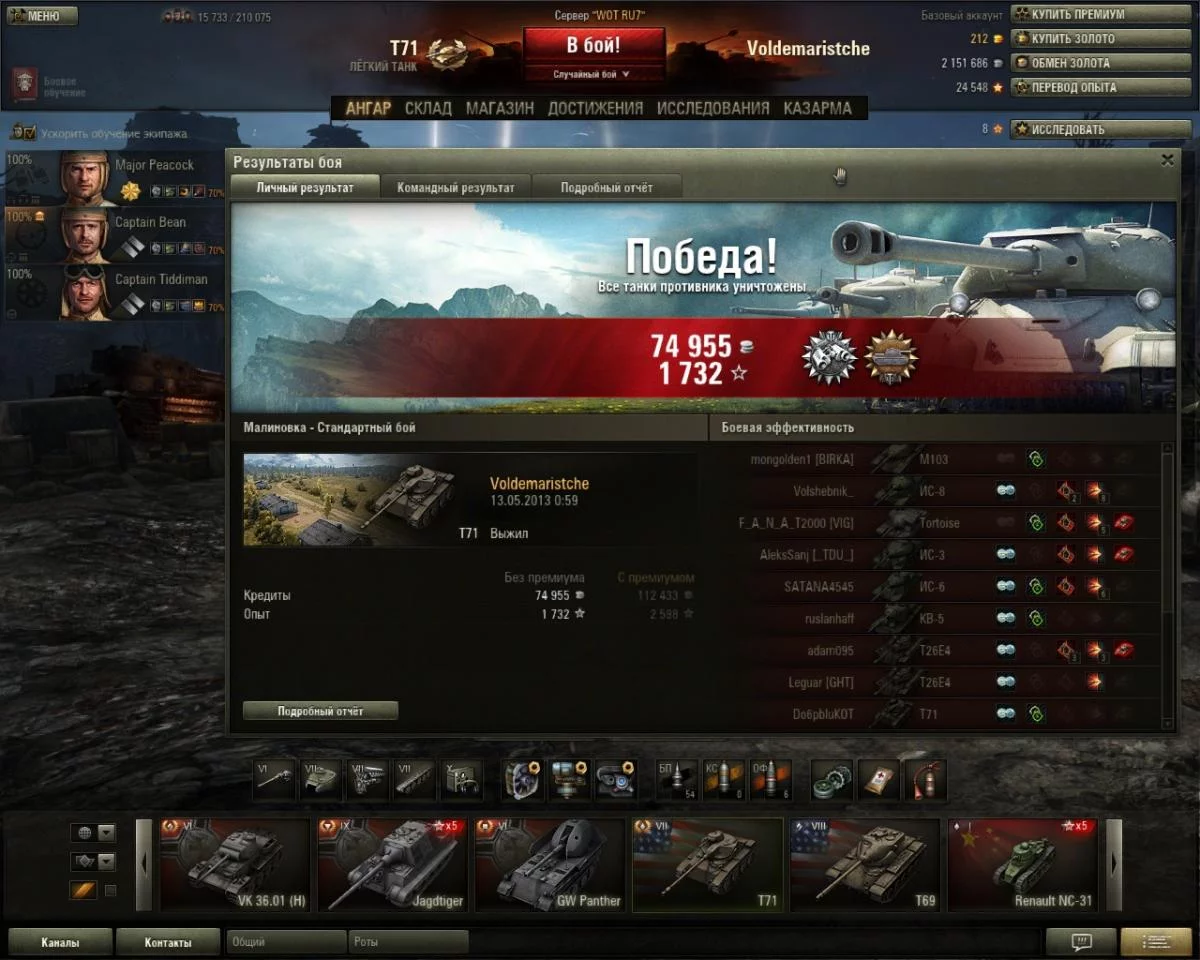
Task: Show the ДОСТИЖЕНИЯ section
Action: [595, 108]
